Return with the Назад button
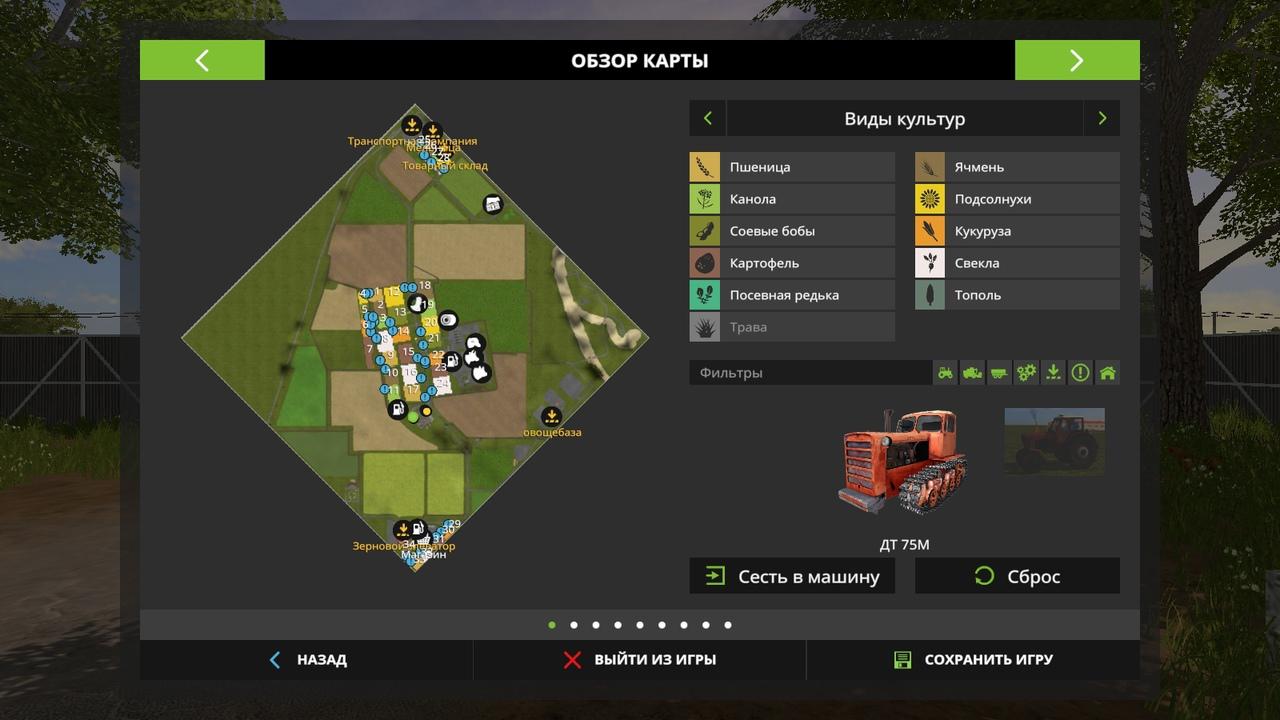 click(308, 660)
